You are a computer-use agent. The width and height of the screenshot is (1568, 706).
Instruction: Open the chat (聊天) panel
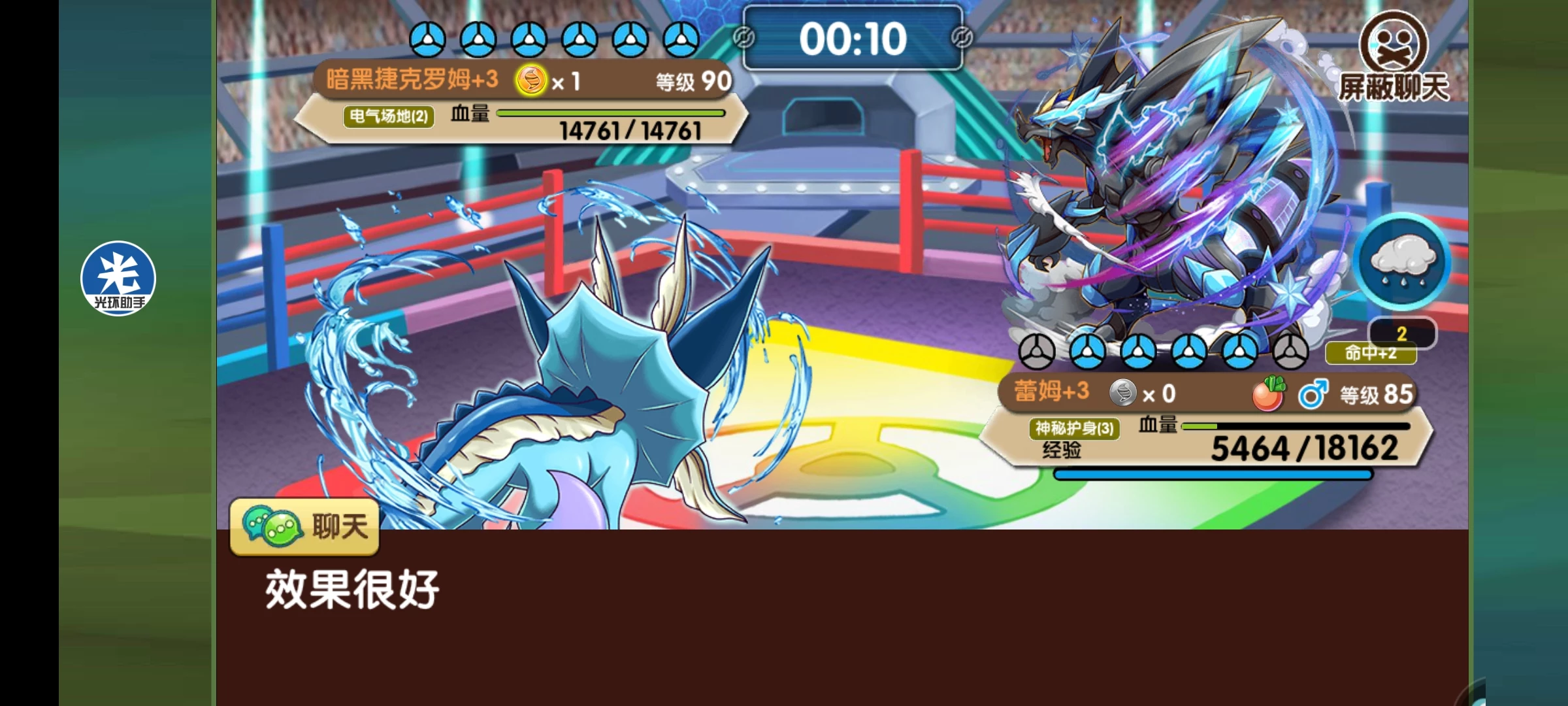click(x=304, y=526)
